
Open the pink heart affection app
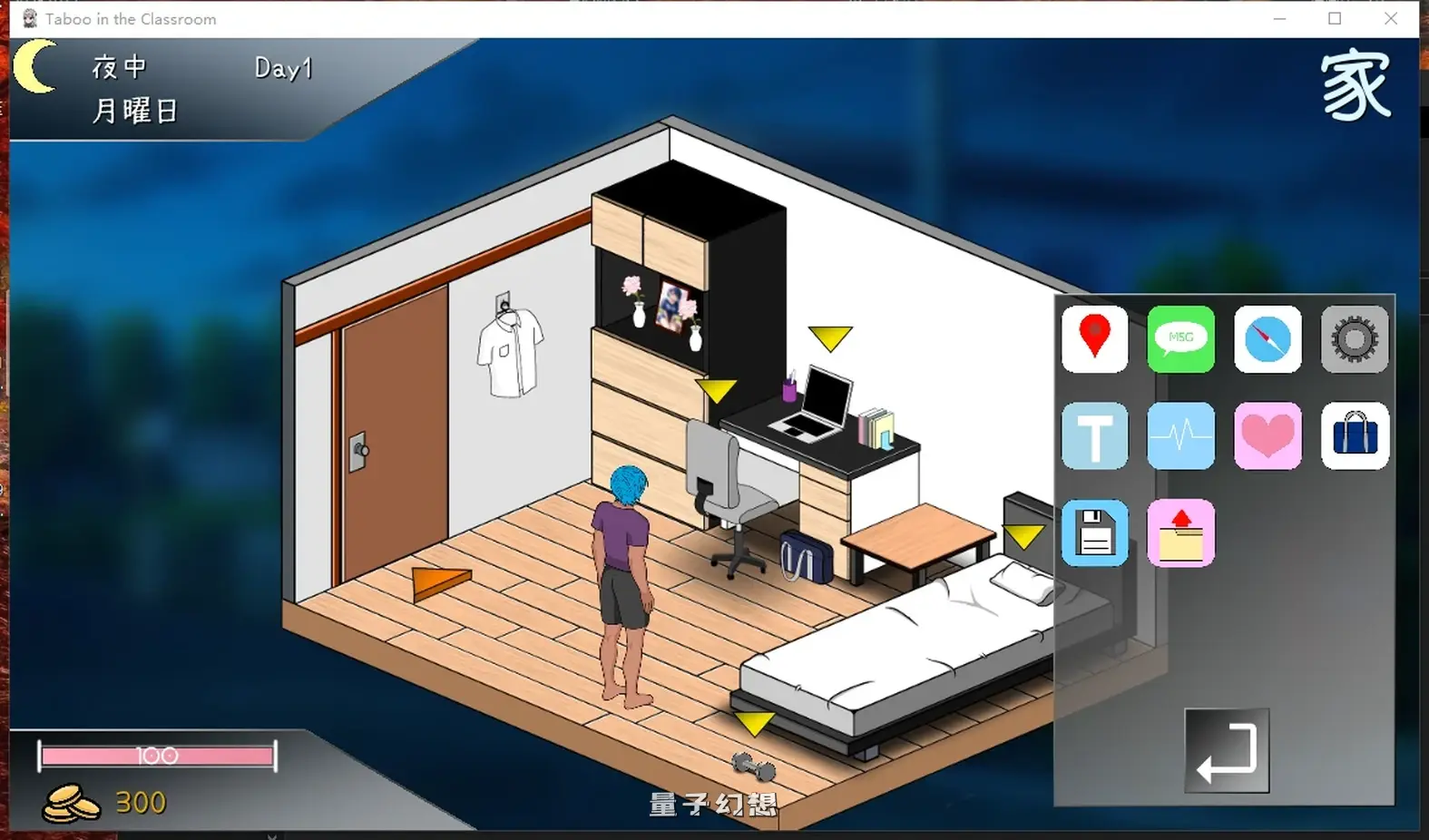click(1268, 436)
